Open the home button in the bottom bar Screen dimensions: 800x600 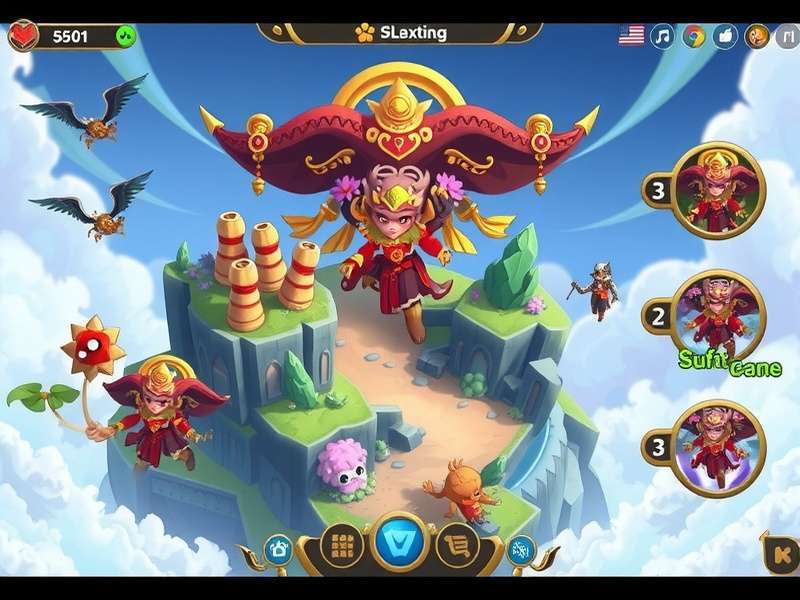tap(278, 549)
